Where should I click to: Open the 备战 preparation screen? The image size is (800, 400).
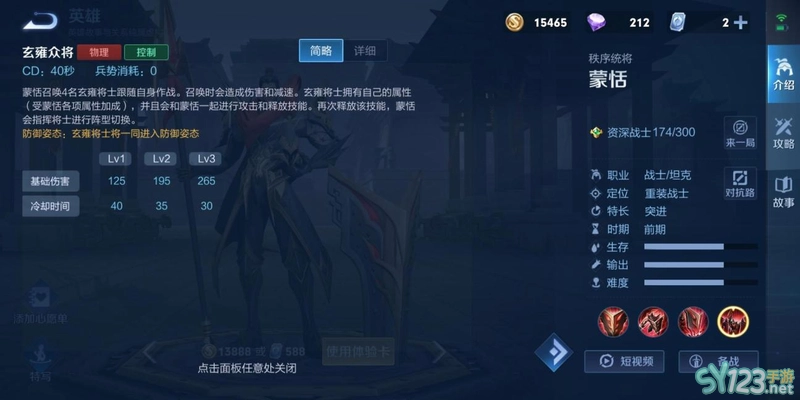718,362
